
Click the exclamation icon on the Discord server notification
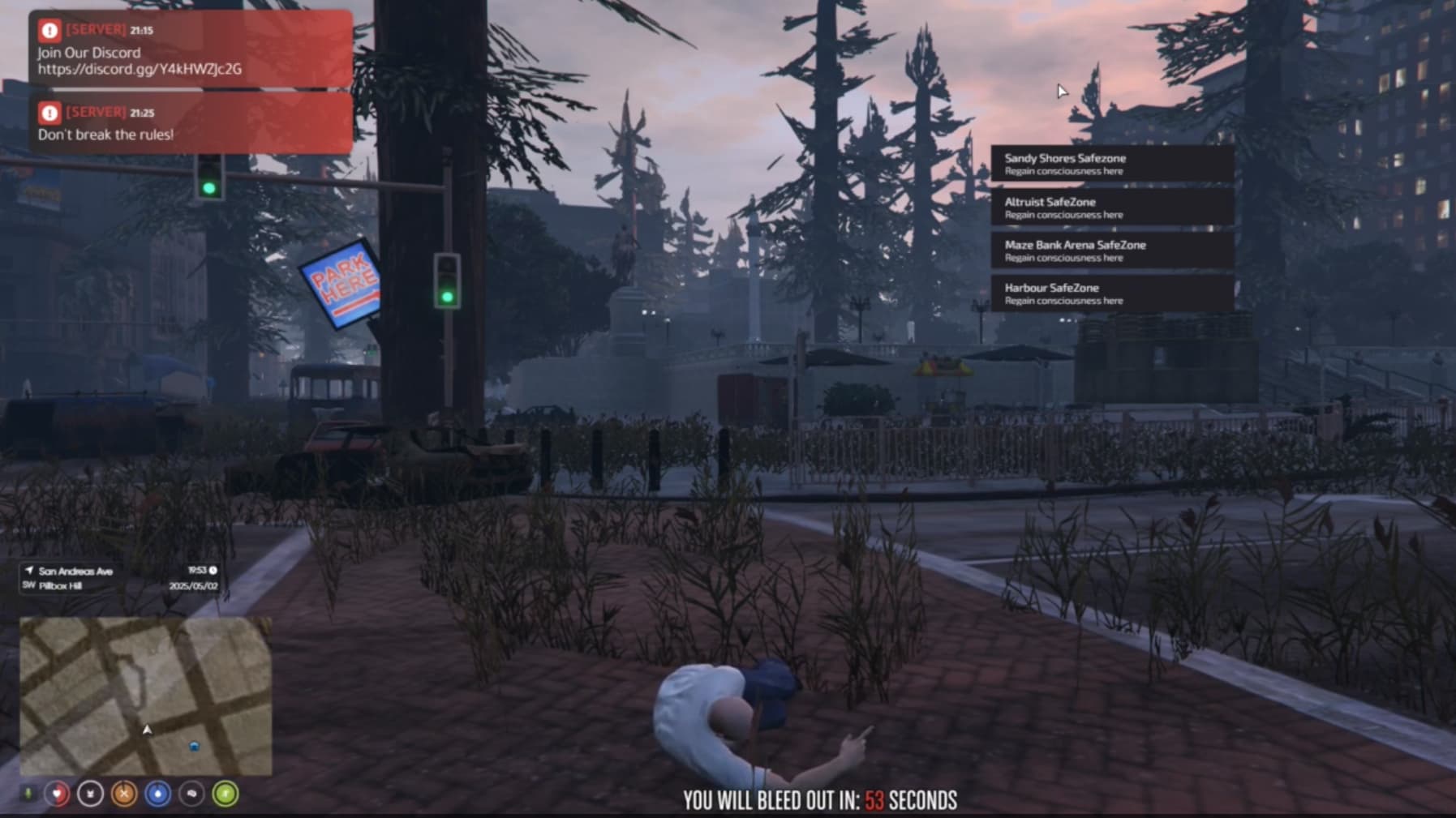pyautogui.click(x=48, y=29)
